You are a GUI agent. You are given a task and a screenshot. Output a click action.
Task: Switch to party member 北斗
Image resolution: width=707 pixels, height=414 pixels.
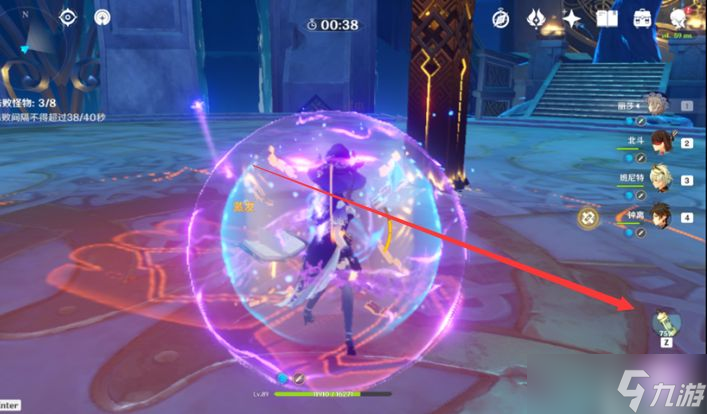tap(660, 142)
